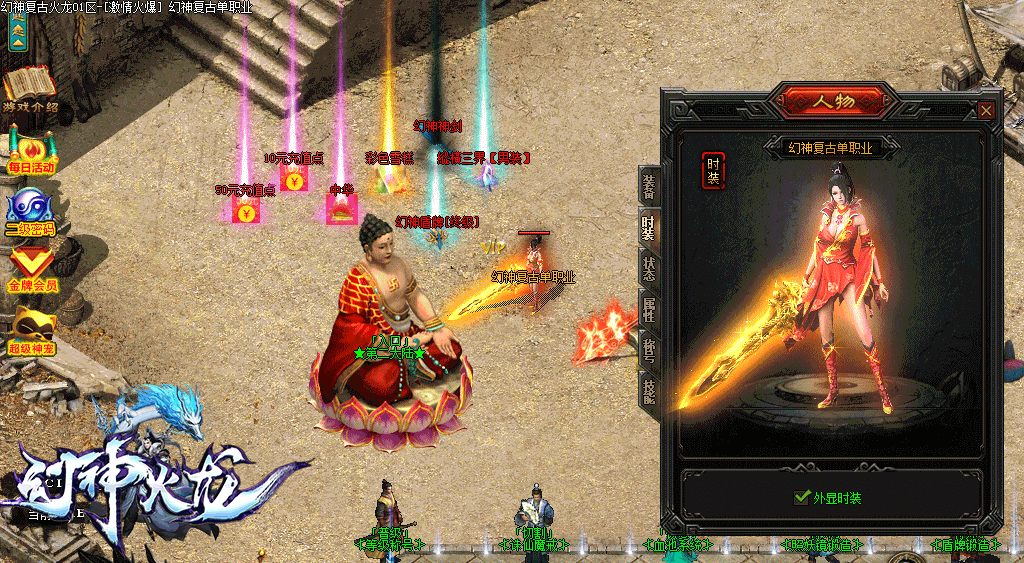This screenshot has height=563, width=1024.
Task: Open the 状态 status tab
Action: pos(649,268)
